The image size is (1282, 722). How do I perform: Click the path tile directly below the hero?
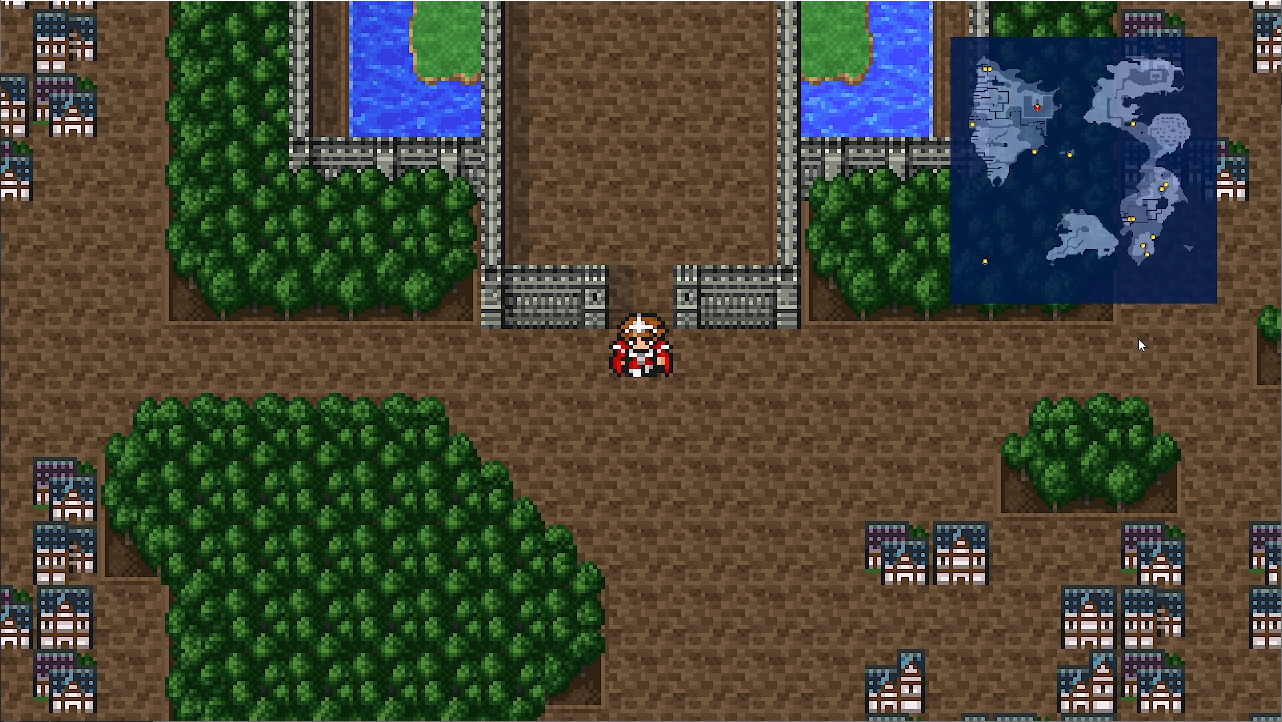pos(641,400)
